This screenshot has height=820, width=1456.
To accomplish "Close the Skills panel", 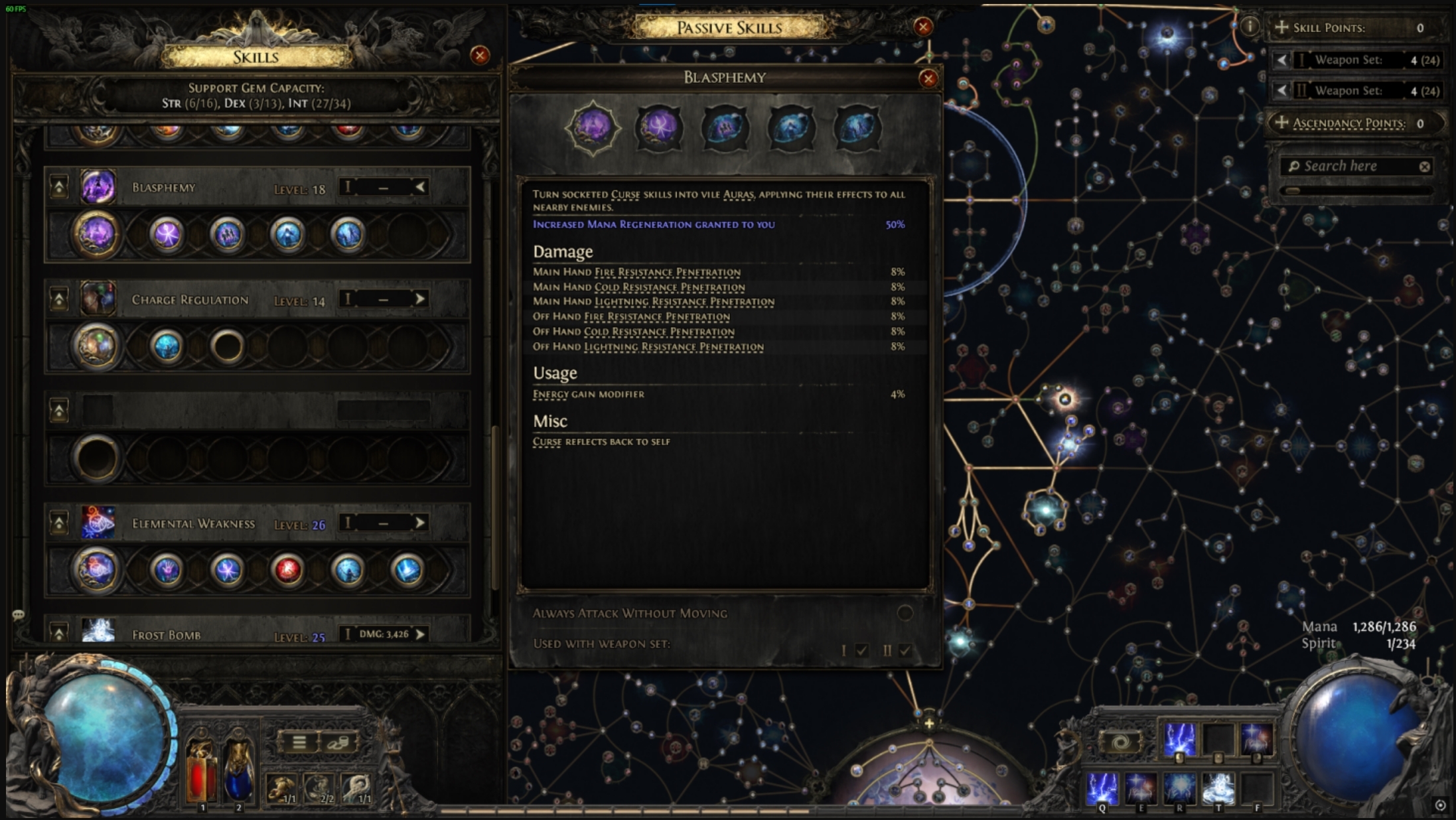I will click(x=480, y=55).
